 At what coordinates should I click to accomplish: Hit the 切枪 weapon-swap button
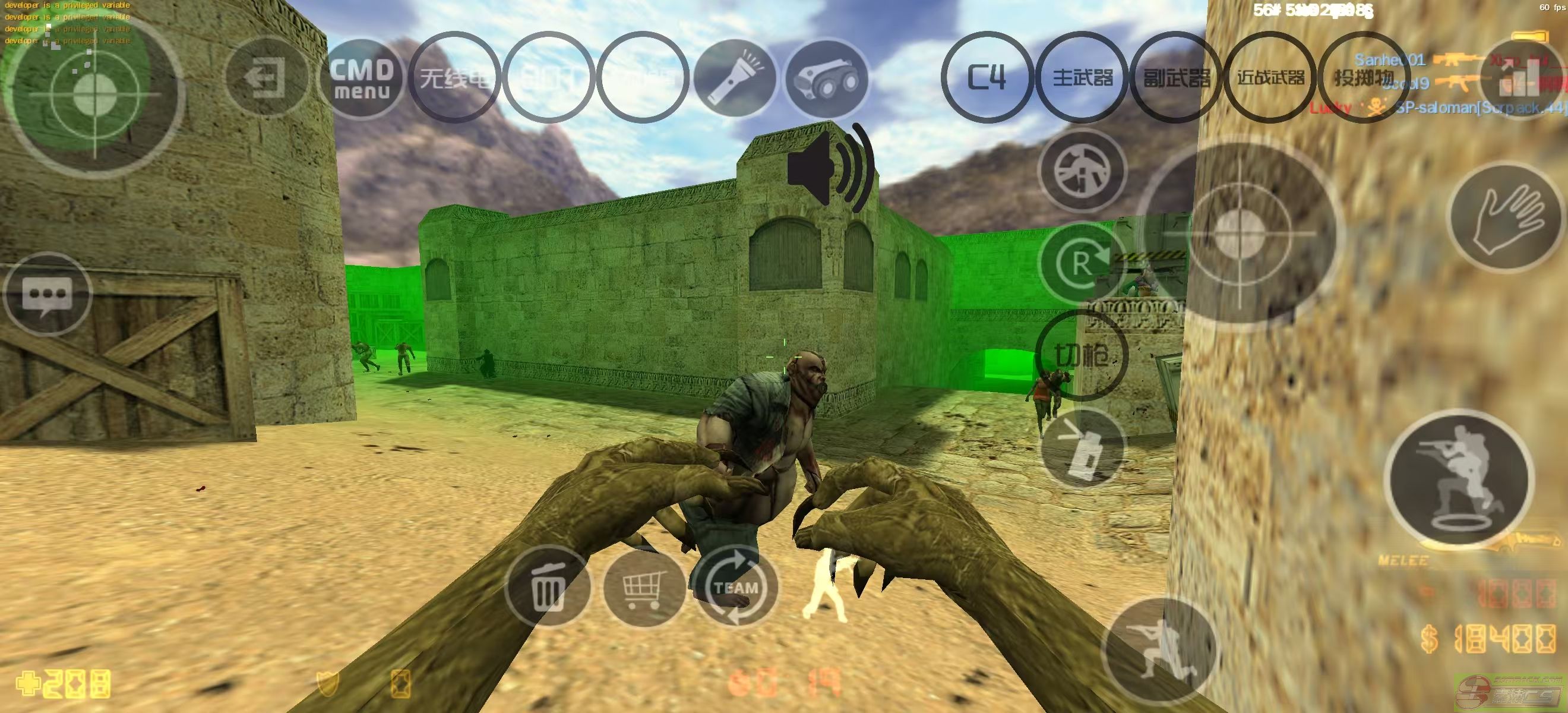click(x=1082, y=355)
